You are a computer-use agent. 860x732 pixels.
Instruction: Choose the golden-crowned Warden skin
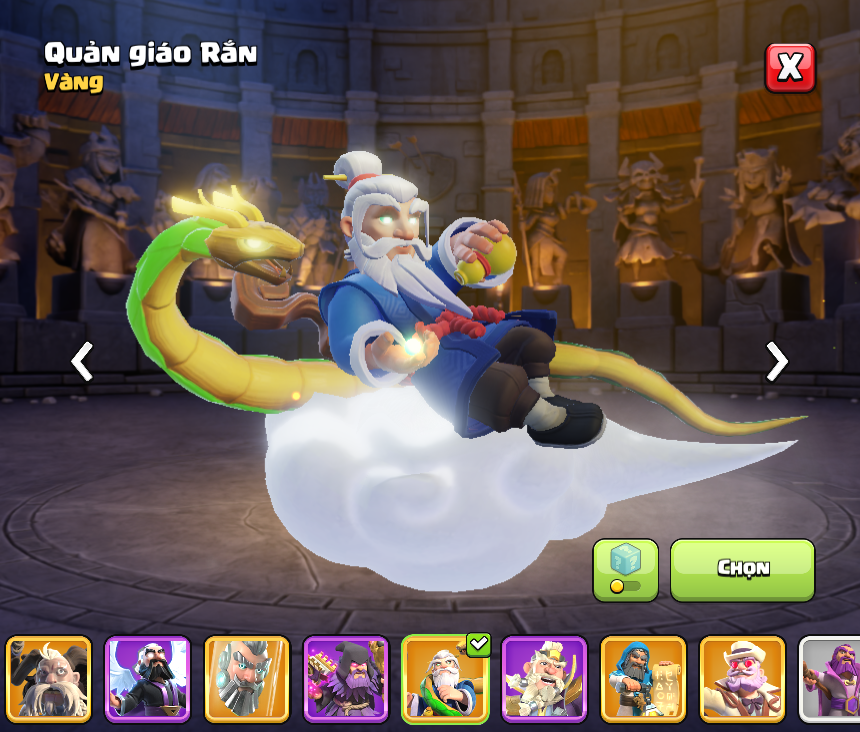[544, 679]
